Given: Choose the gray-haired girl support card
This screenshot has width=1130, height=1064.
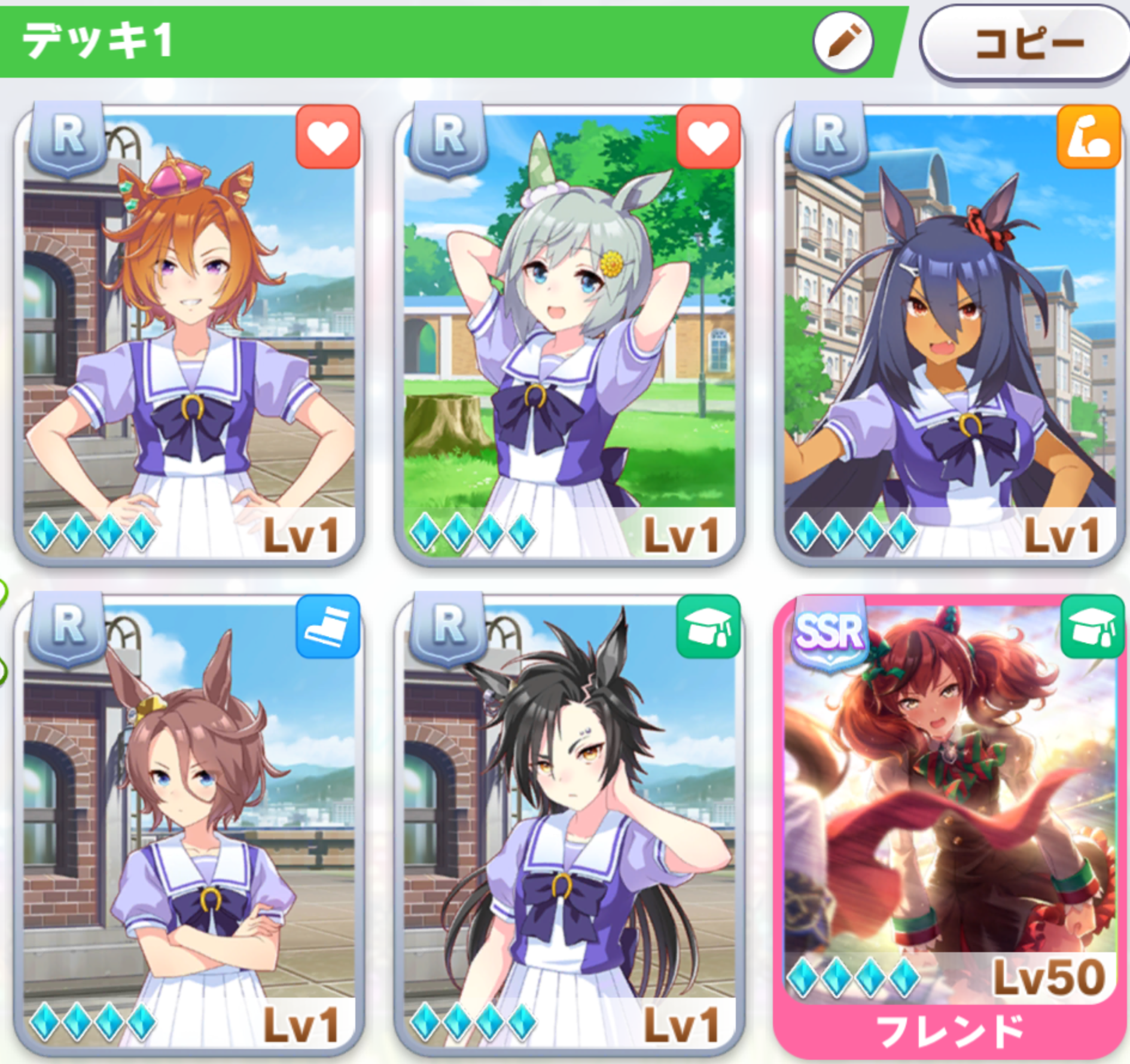Looking at the screenshot, I should [569, 335].
